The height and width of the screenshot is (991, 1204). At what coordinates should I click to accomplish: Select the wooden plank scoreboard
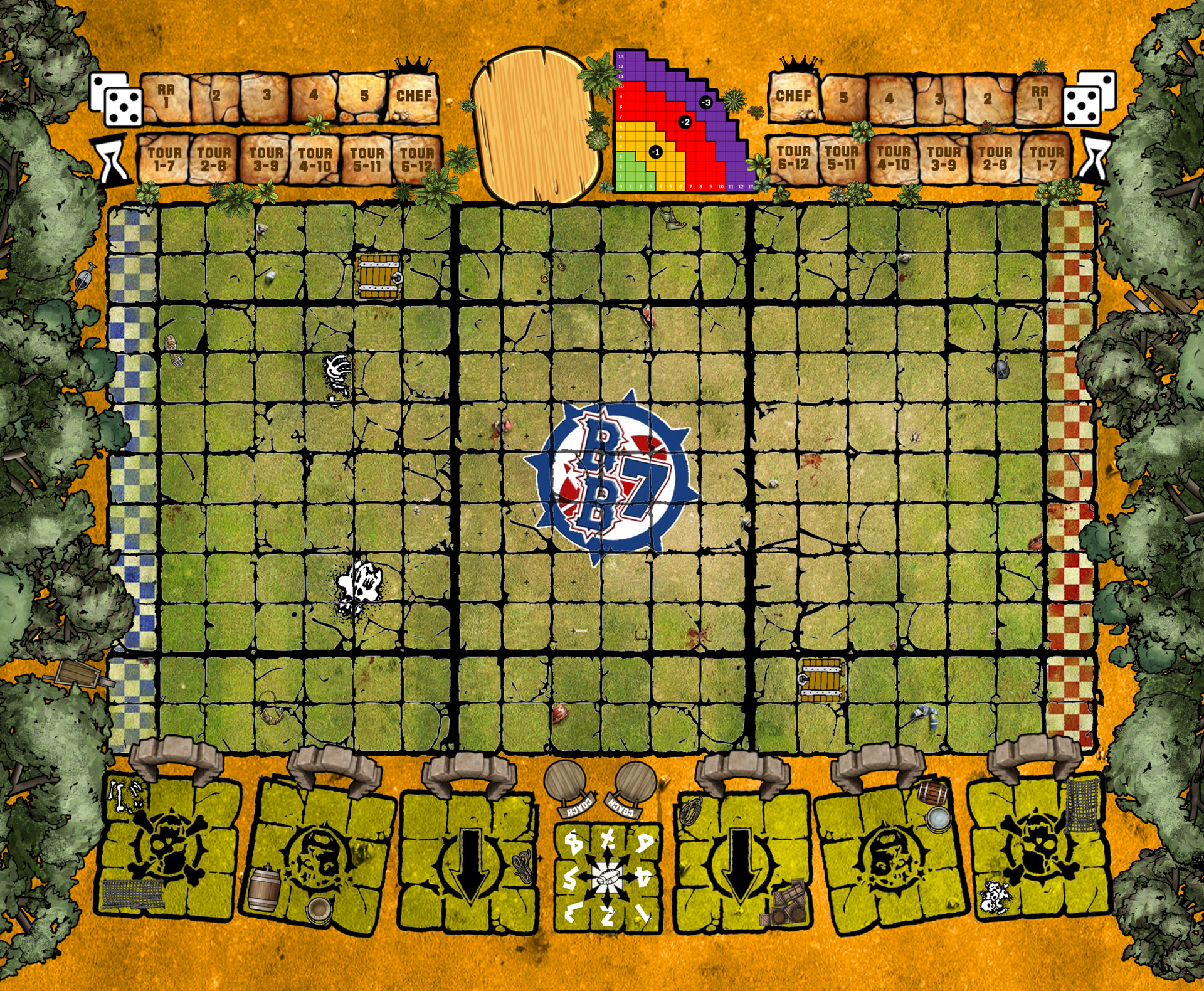535,124
